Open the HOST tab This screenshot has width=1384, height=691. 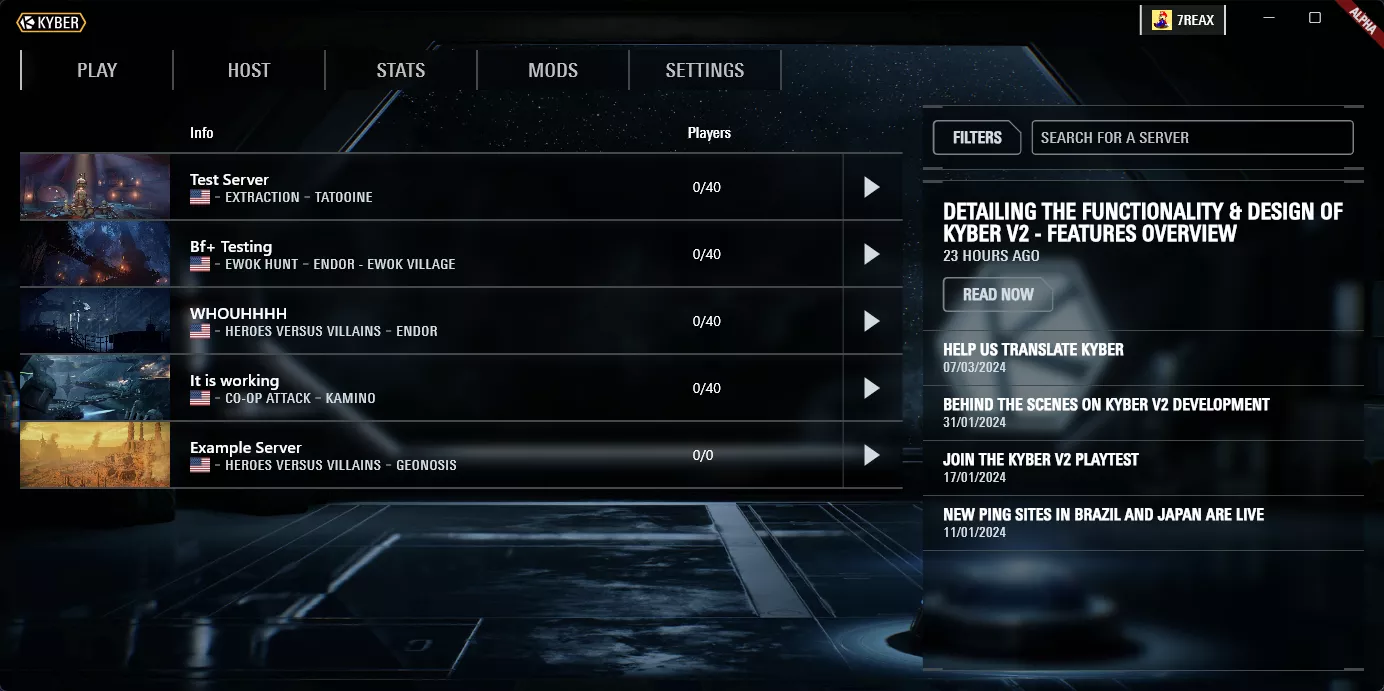(x=249, y=70)
